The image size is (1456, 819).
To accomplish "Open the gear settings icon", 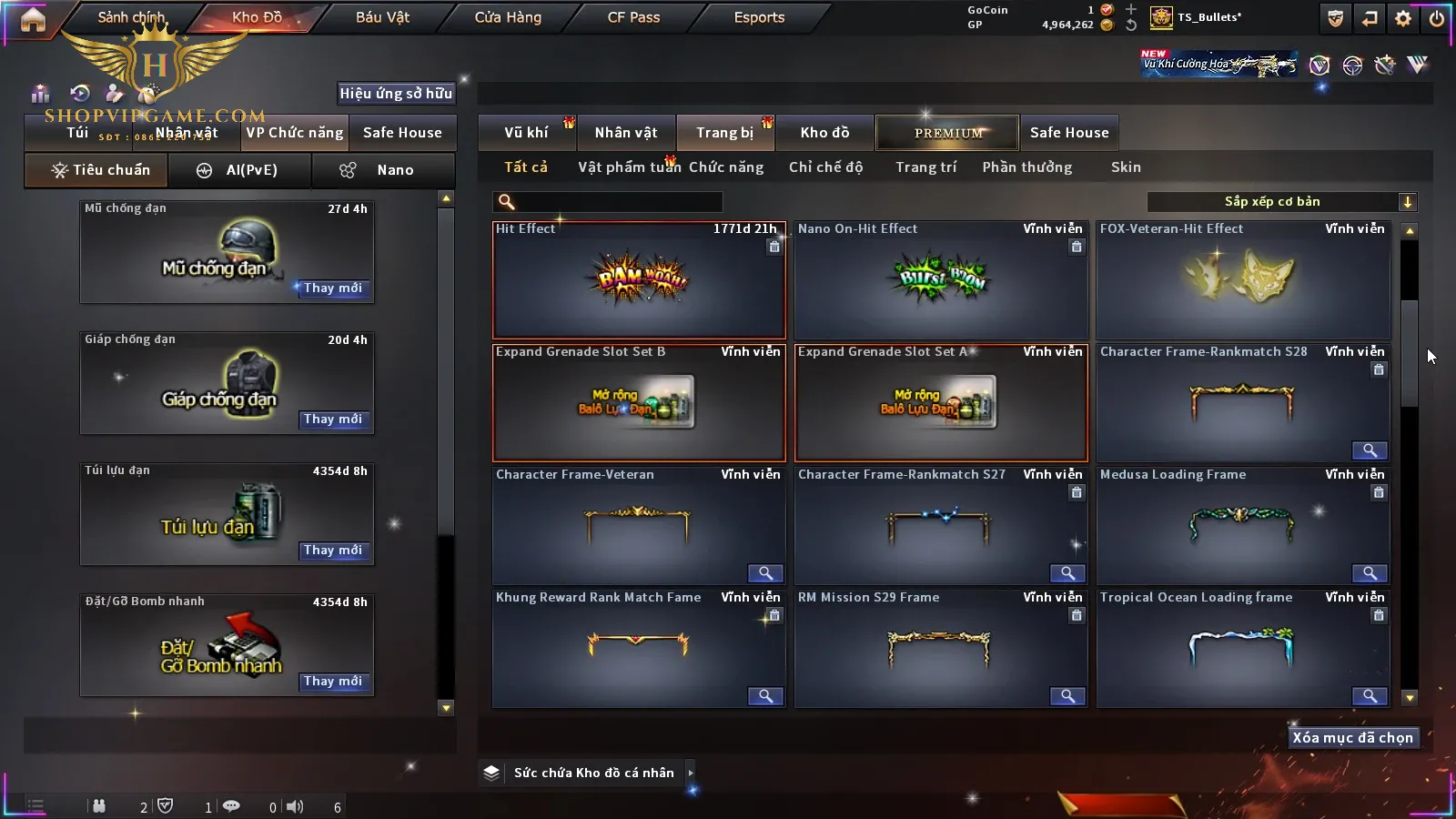I will click(1403, 18).
